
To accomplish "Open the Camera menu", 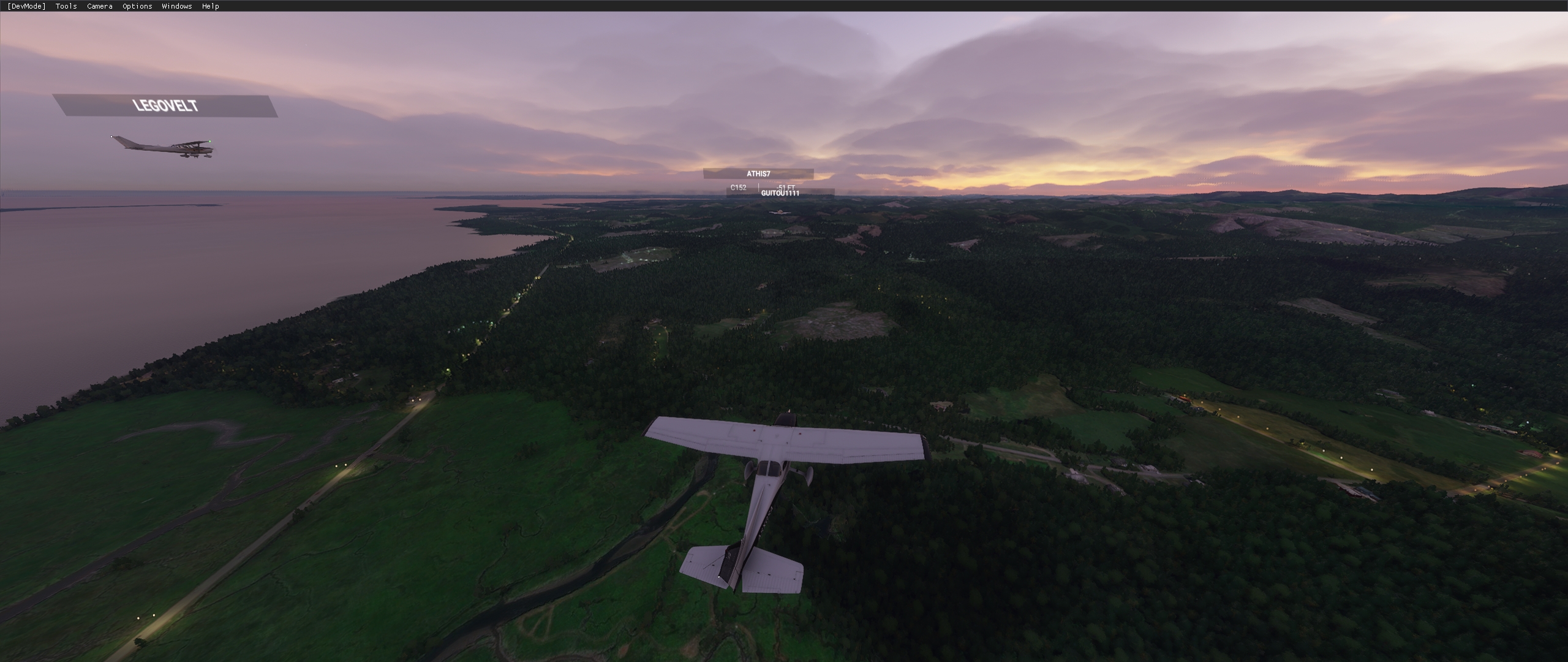I will pos(99,6).
